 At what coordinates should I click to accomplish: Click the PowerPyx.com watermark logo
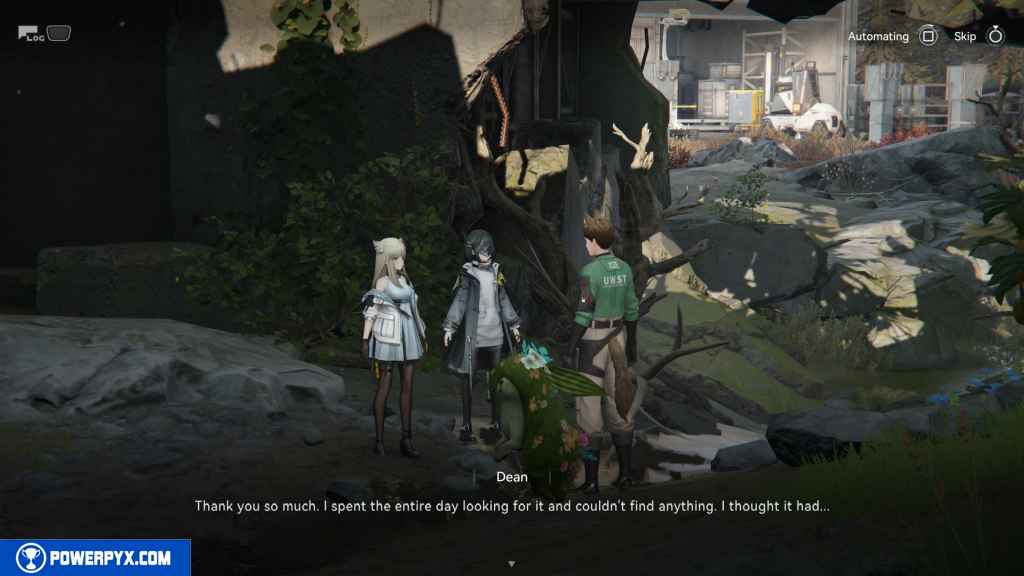tap(95, 558)
